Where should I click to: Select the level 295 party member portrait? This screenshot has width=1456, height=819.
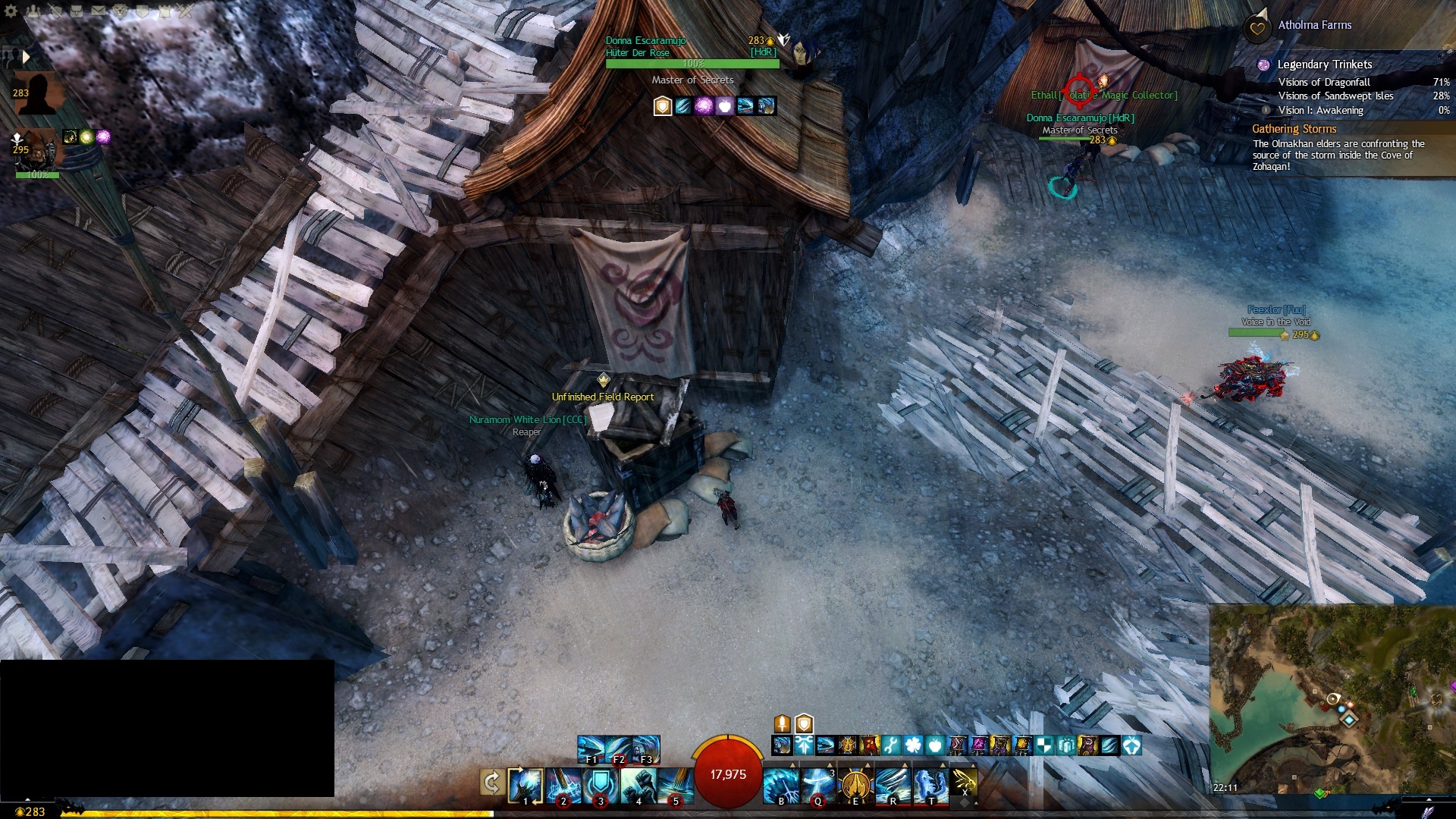36,152
